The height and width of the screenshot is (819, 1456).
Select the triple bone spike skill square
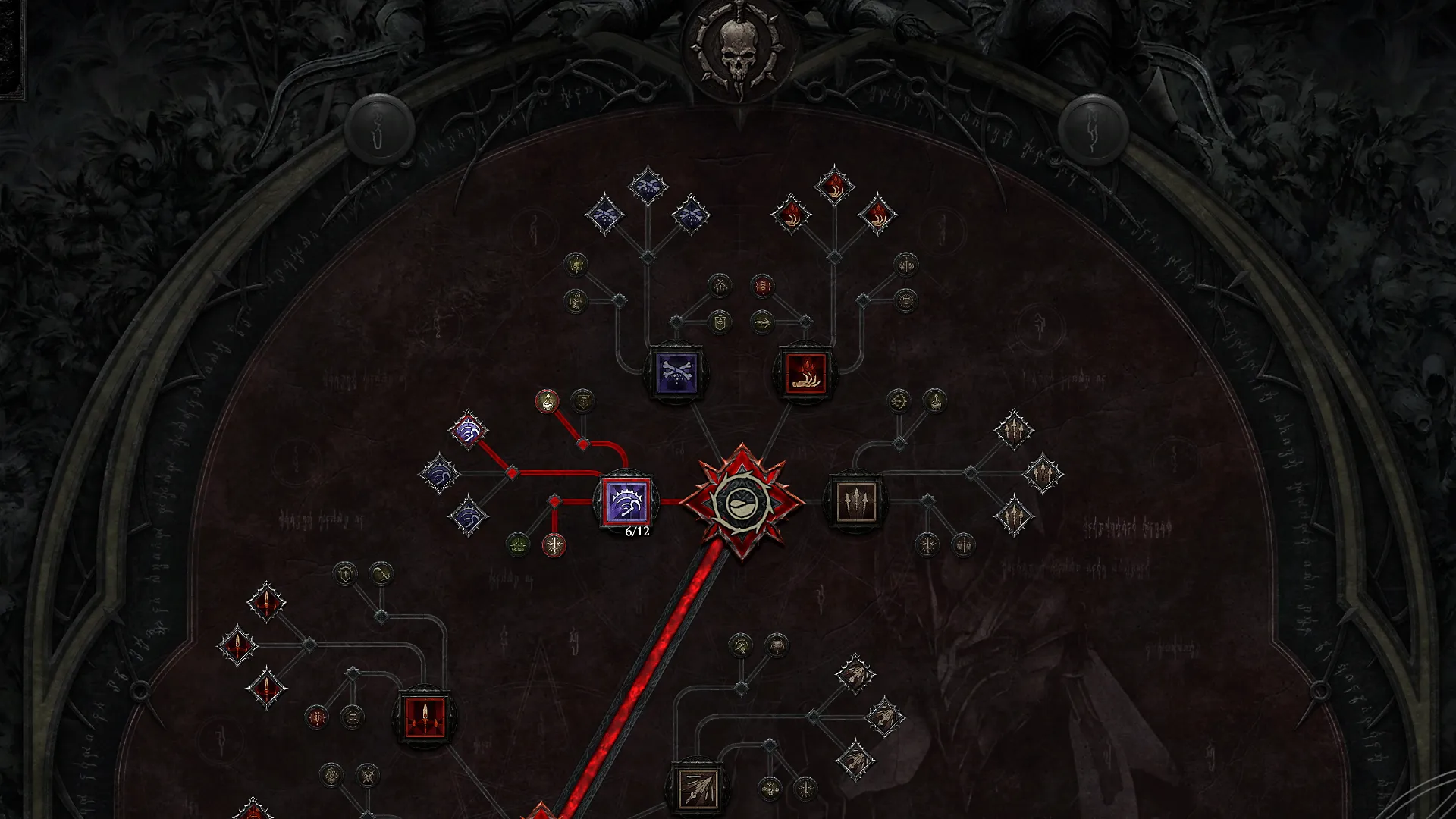855,500
